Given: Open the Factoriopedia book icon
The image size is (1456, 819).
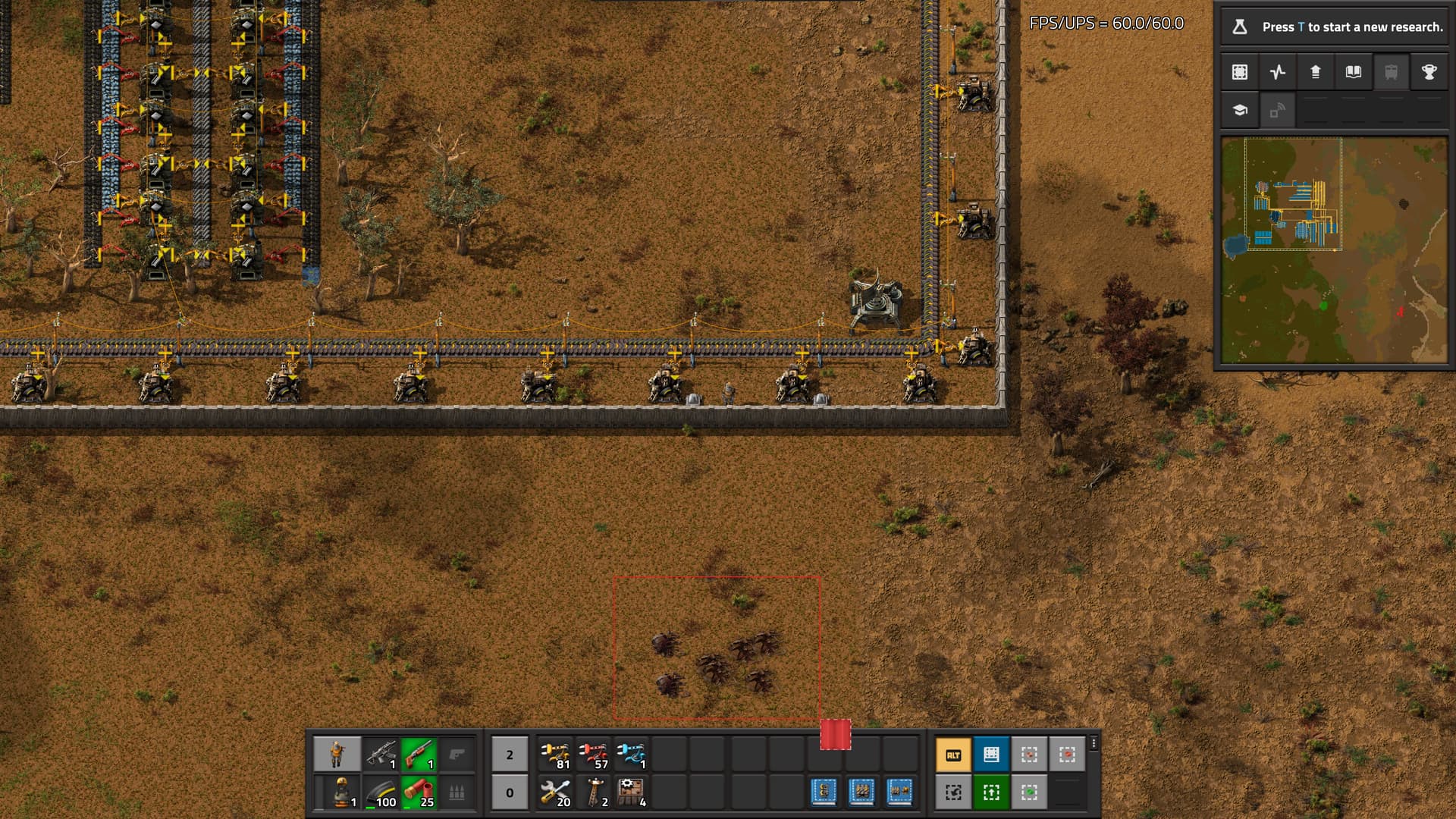Looking at the screenshot, I should (x=1354, y=72).
